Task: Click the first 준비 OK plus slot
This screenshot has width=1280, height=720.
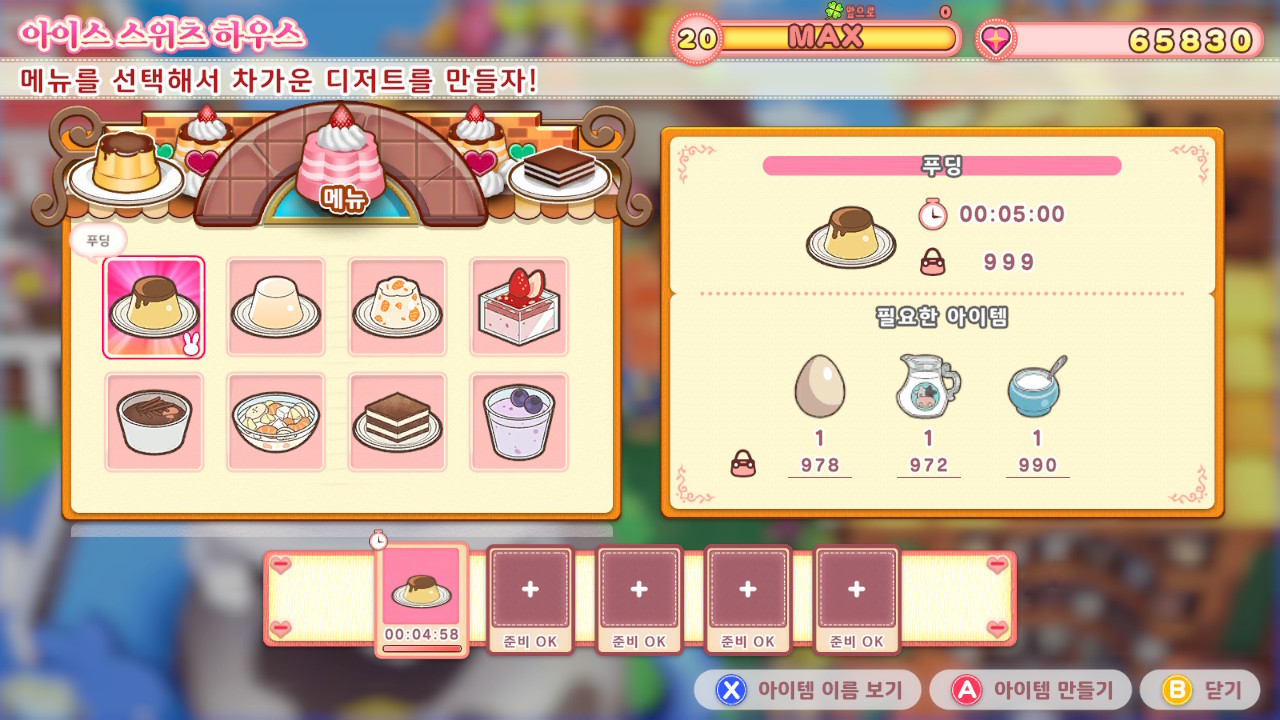Action: click(x=530, y=590)
